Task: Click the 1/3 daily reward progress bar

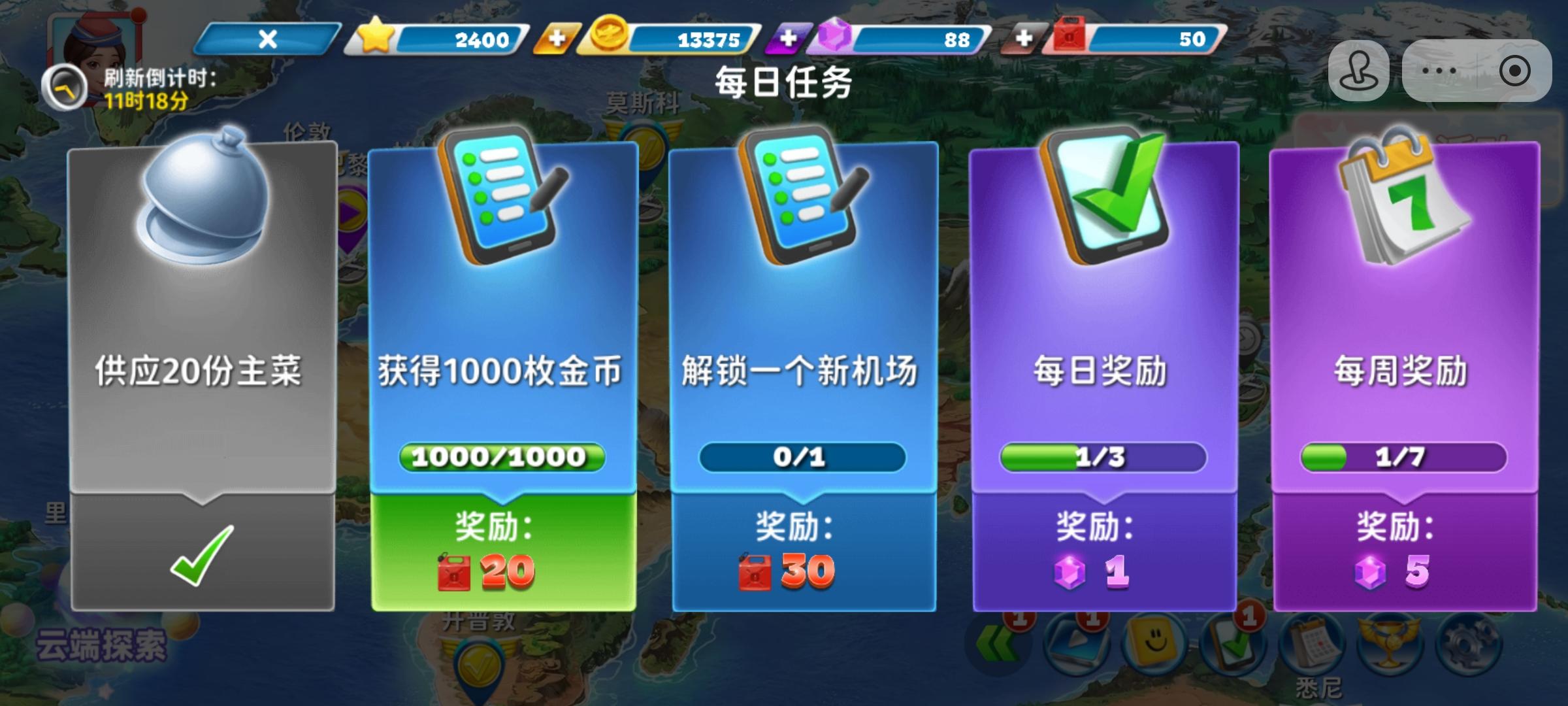Action: [x=1104, y=458]
